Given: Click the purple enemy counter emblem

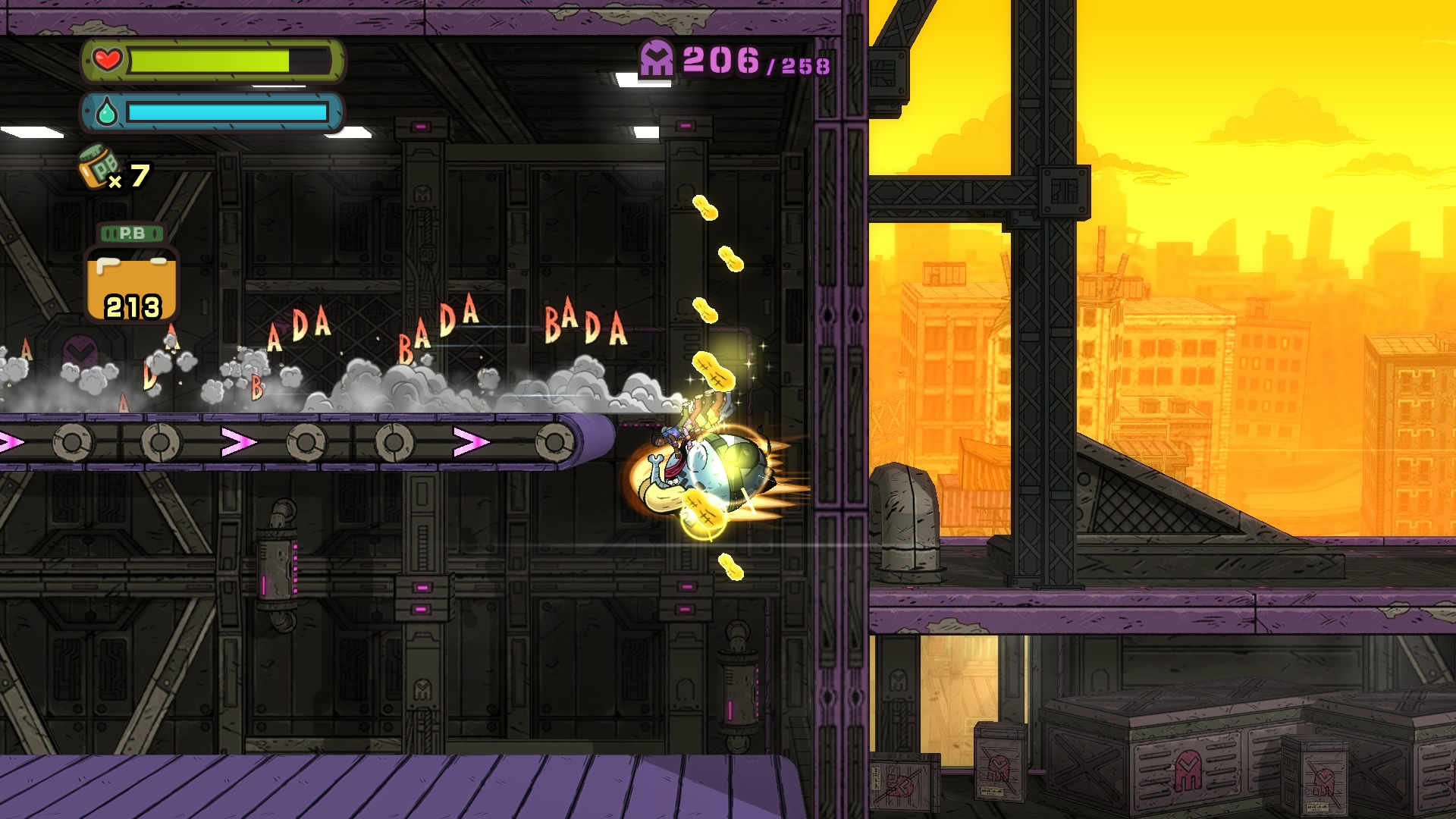Looking at the screenshot, I should (x=657, y=58).
